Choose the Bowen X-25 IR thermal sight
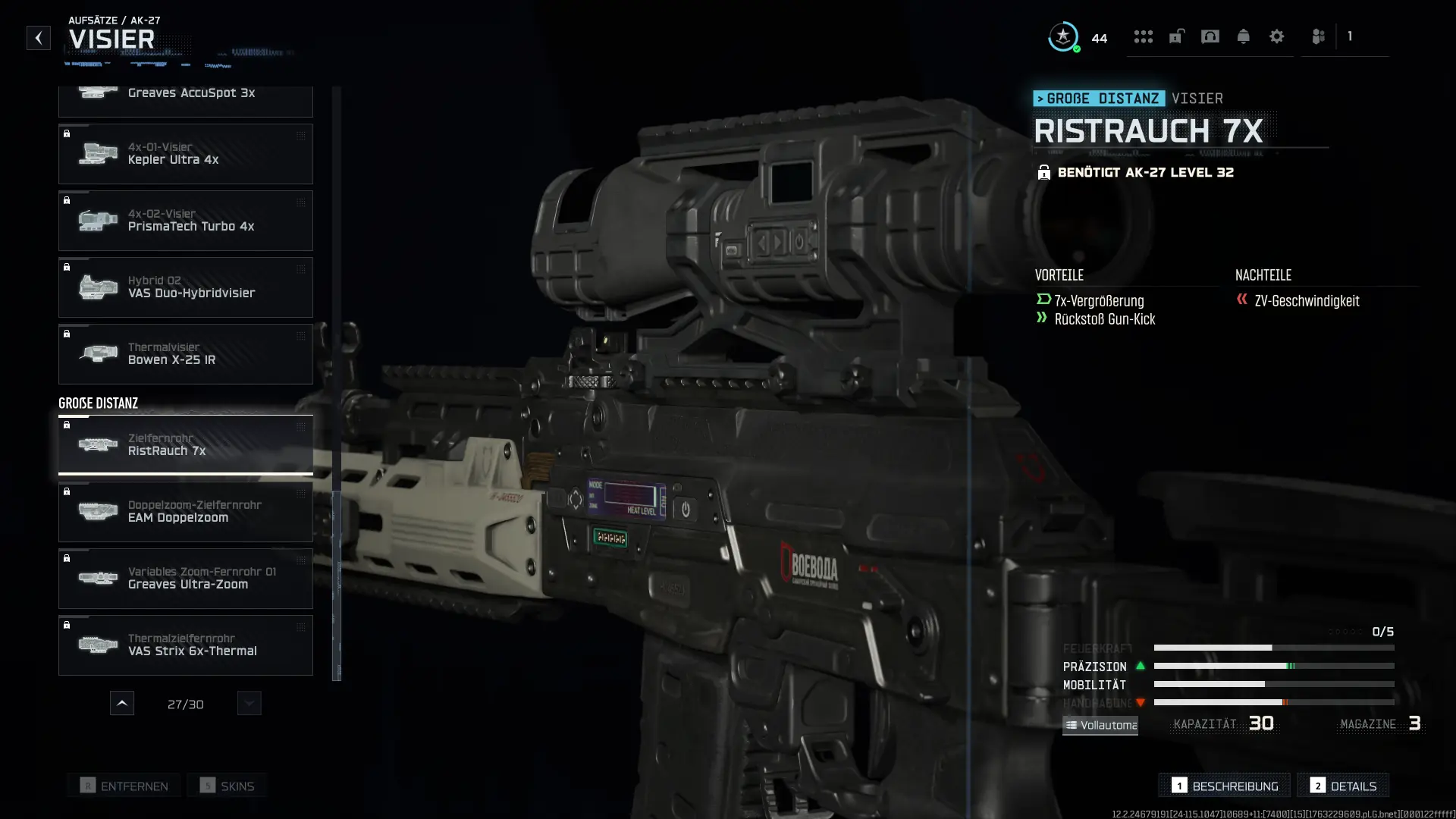This screenshot has height=819, width=1456. click(185, 354)
